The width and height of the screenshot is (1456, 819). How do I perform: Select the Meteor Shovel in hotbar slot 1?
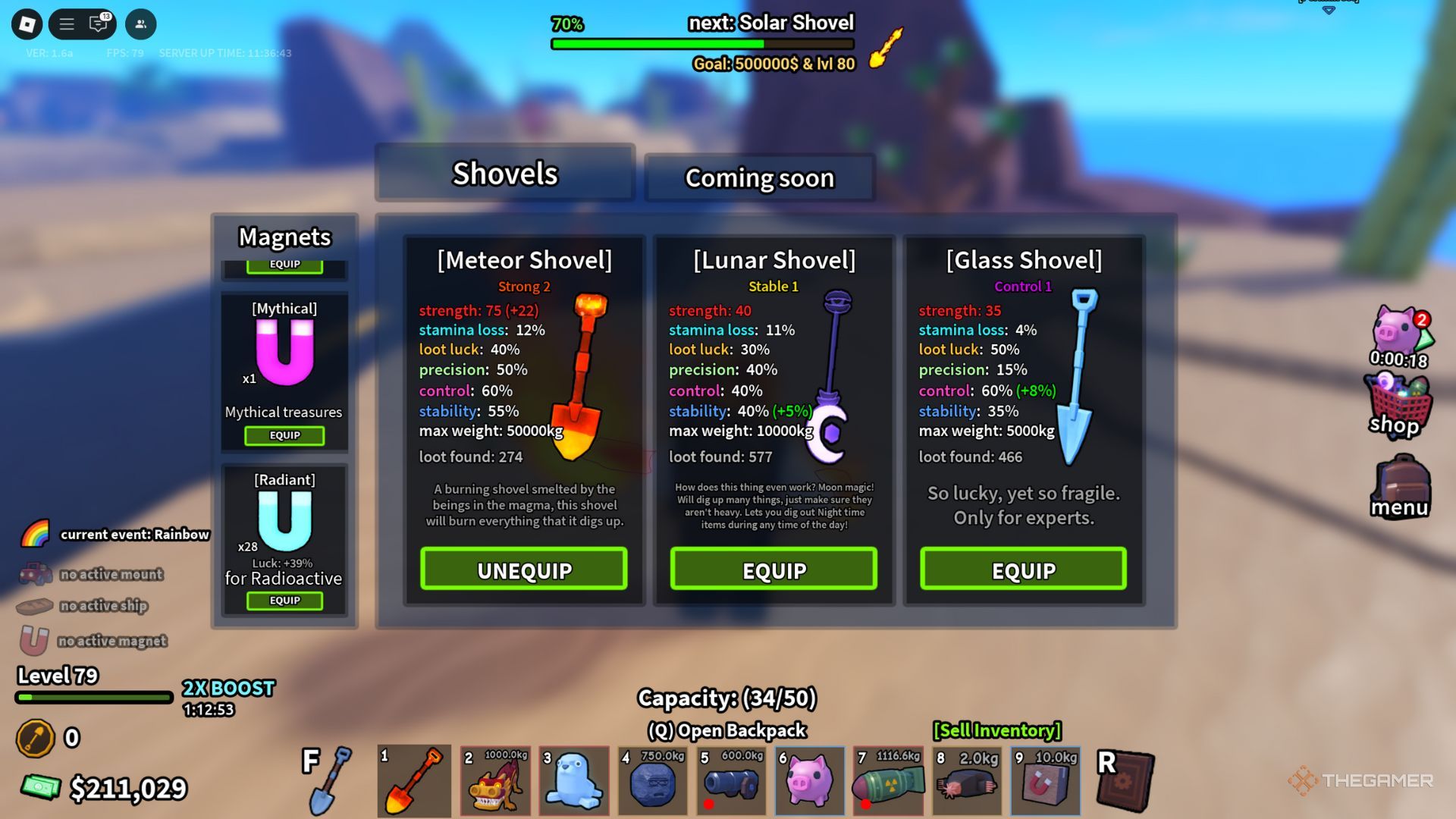coord(414,781)
